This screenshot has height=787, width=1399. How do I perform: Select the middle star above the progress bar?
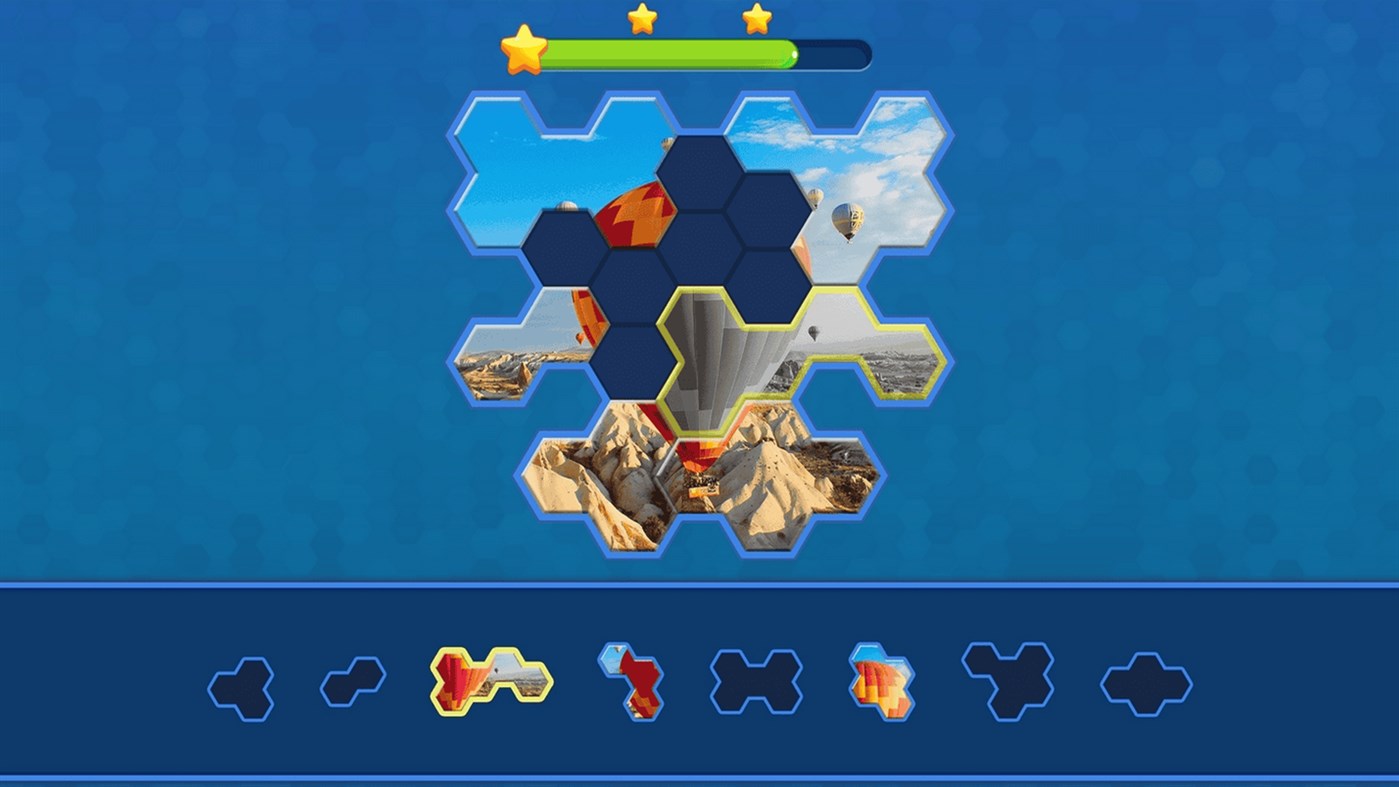pos(644,17)
